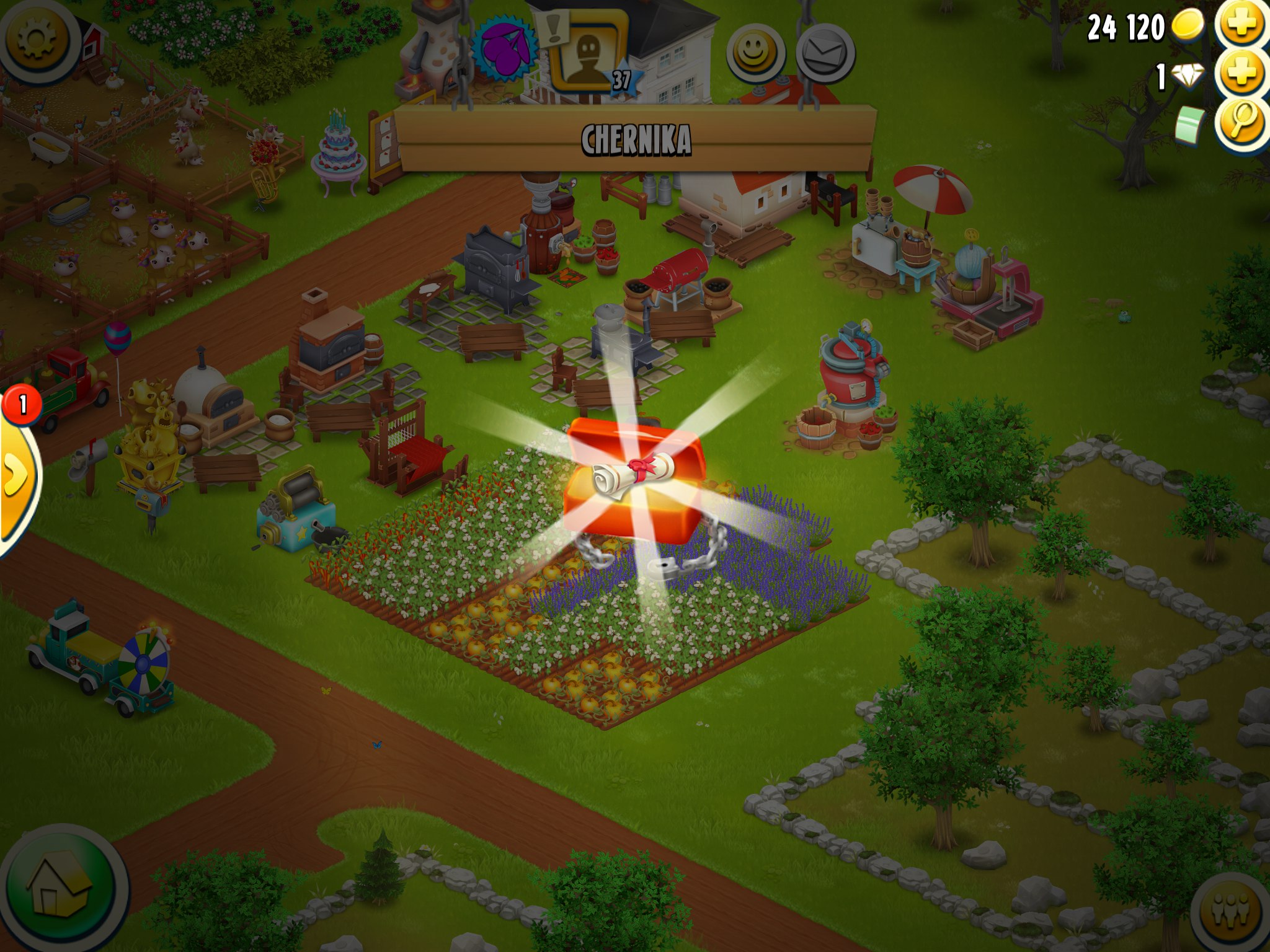Open the settings gear menu

36,38
